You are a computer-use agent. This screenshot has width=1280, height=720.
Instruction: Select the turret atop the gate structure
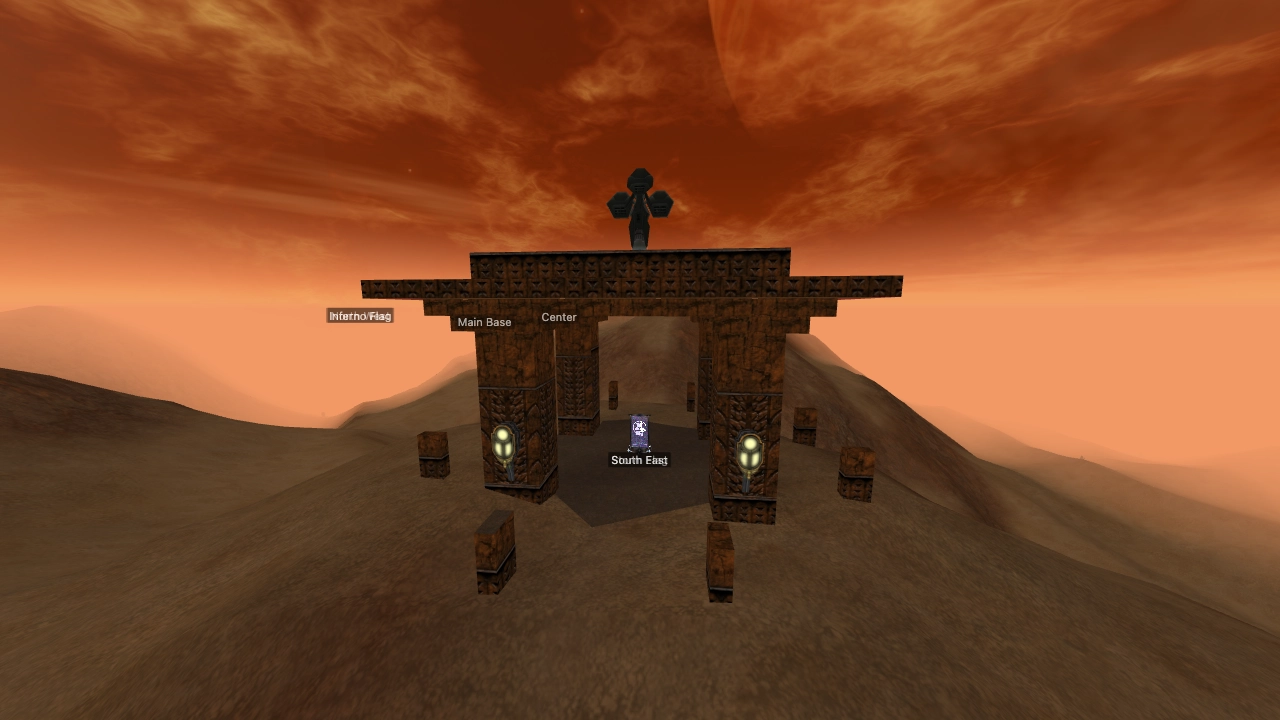click(640, 200)
